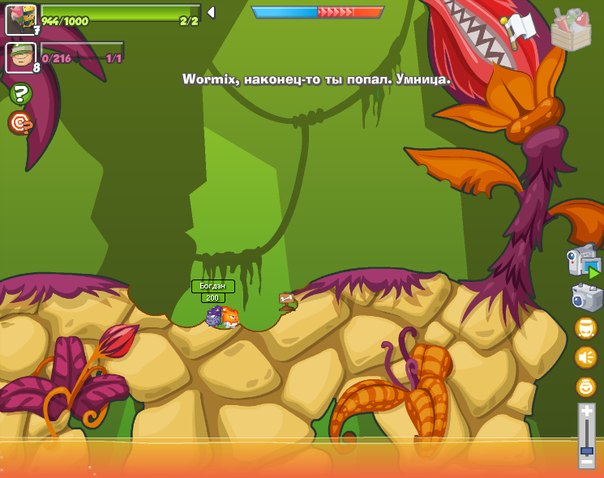Toggle sound with the orange speaker button
The height and width of the screenshot is (478, 604).
pyautogui.click(x=585, y=357)
